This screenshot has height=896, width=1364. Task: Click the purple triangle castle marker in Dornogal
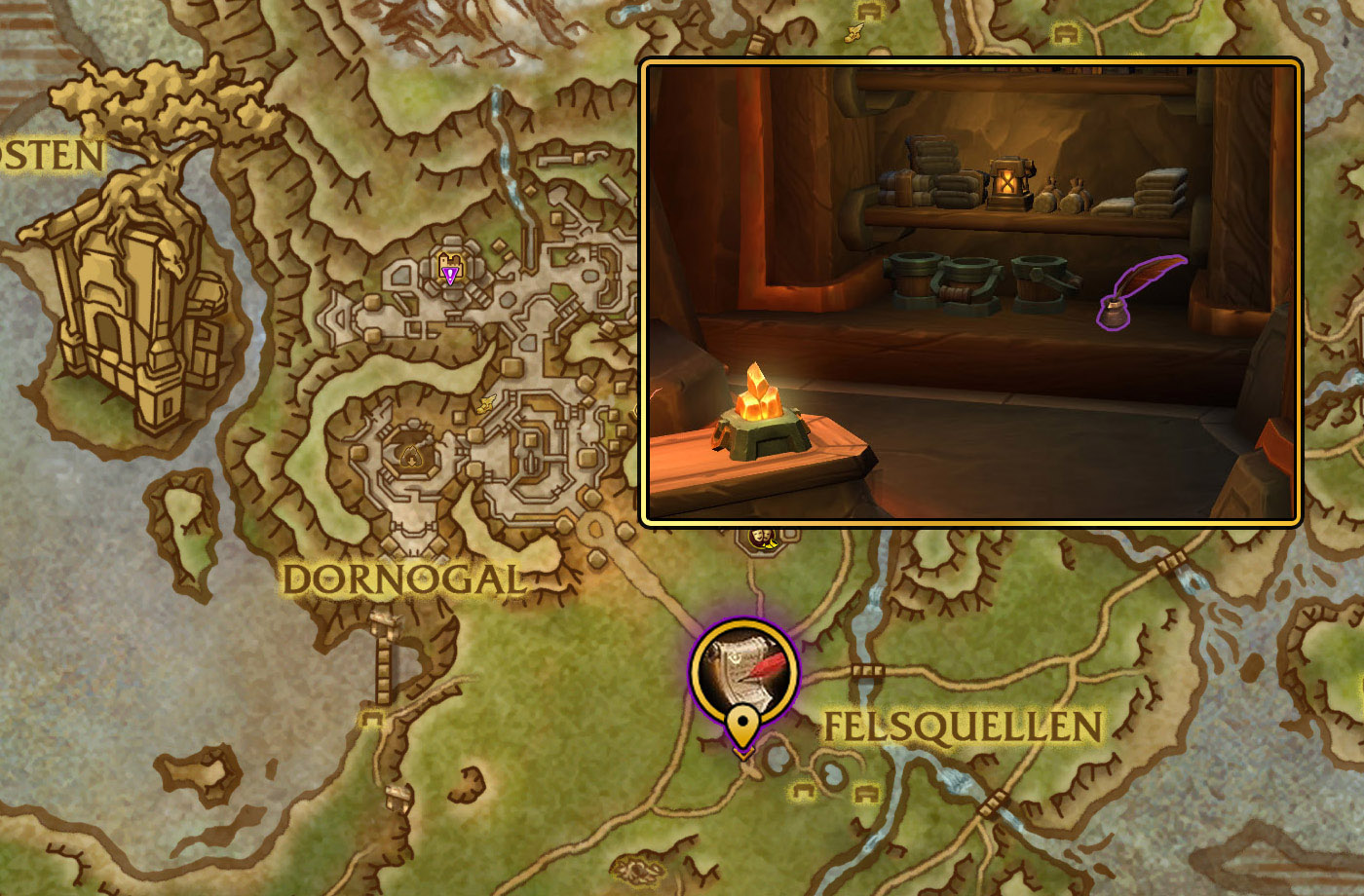click(449, 270)
